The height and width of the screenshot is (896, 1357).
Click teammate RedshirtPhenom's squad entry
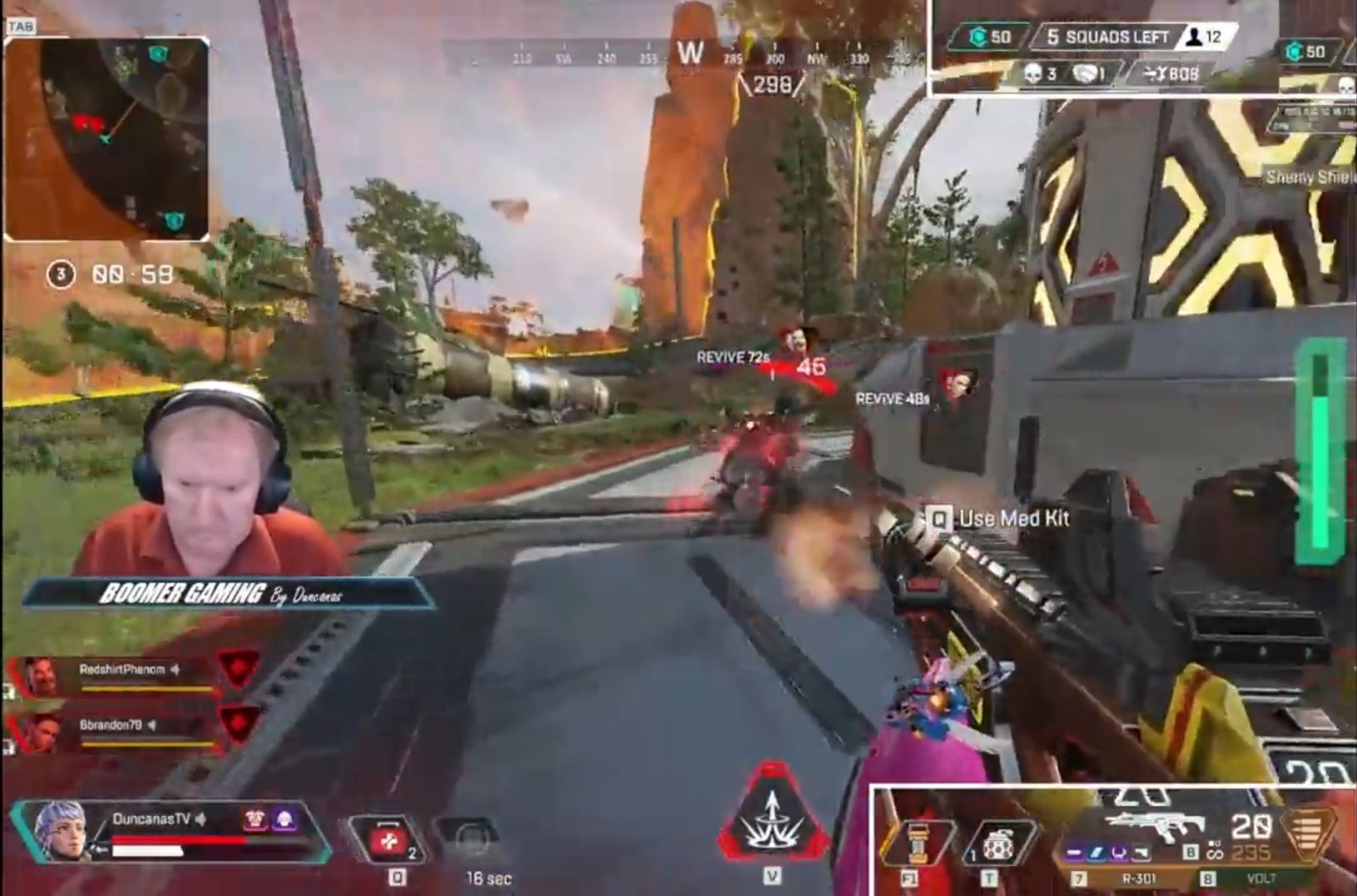(125, 675)
